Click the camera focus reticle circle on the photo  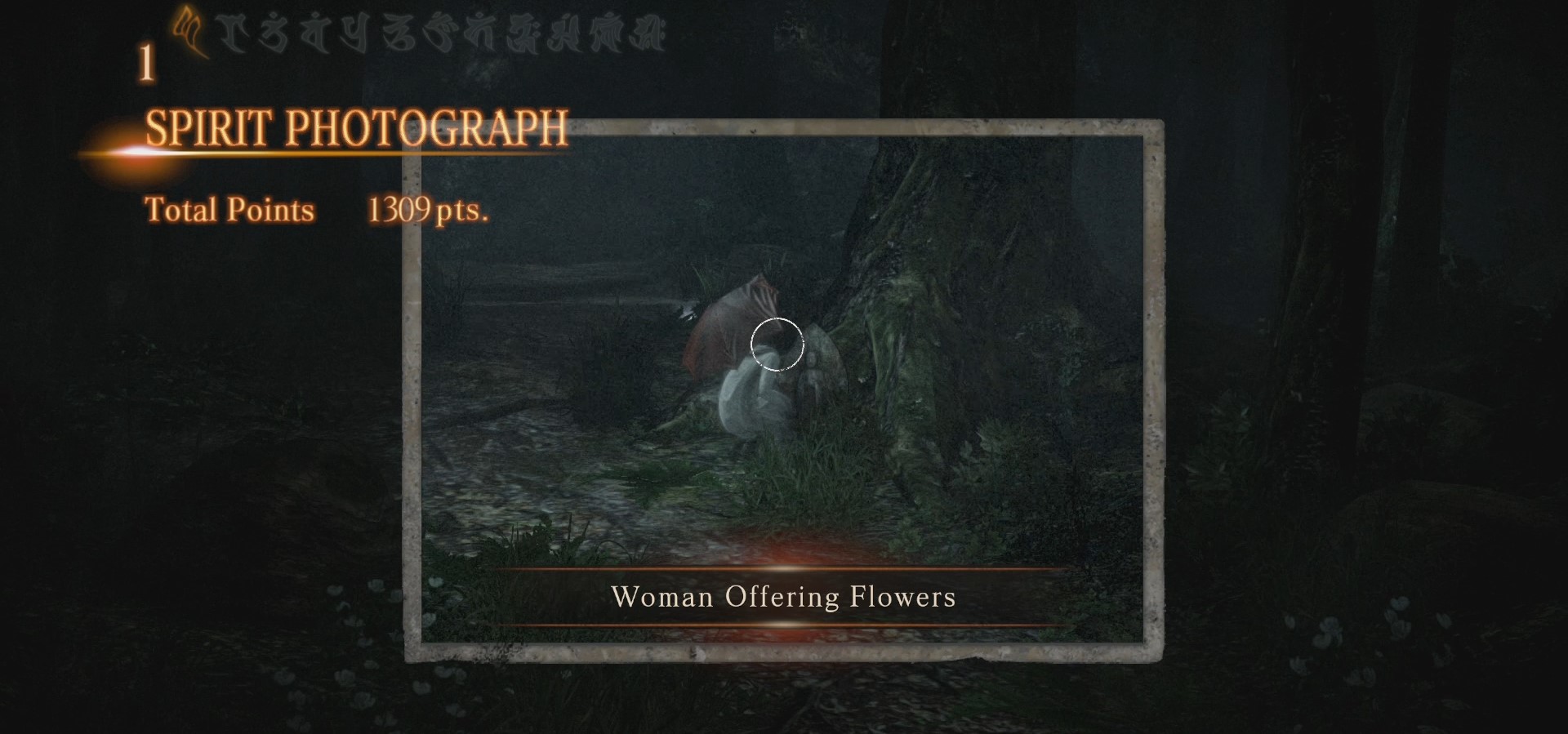tap(778, 345)
